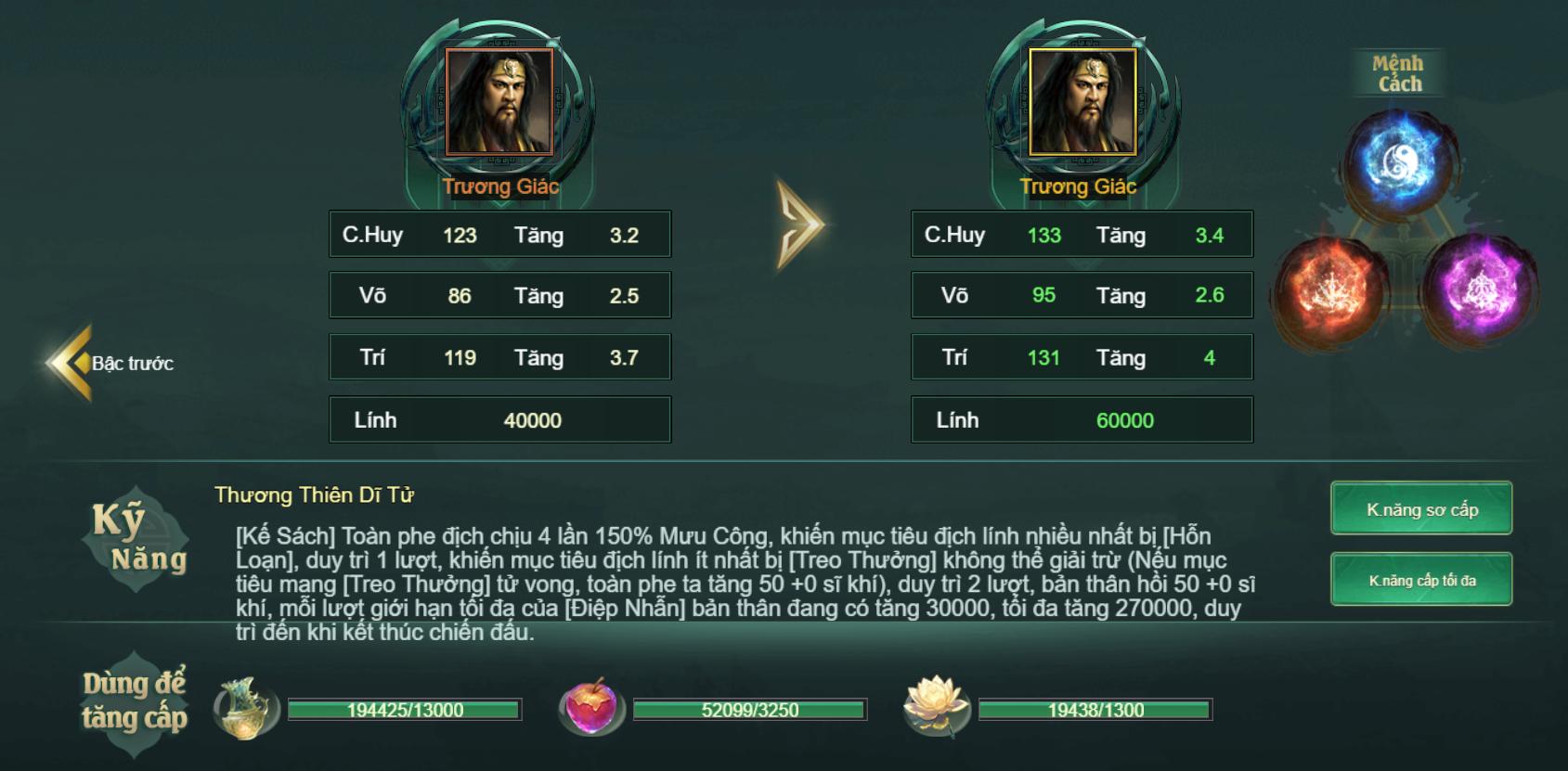Select current-tier Trương Giác portrait
This screenshot has height=771, width=1568.
coord(499,102)
